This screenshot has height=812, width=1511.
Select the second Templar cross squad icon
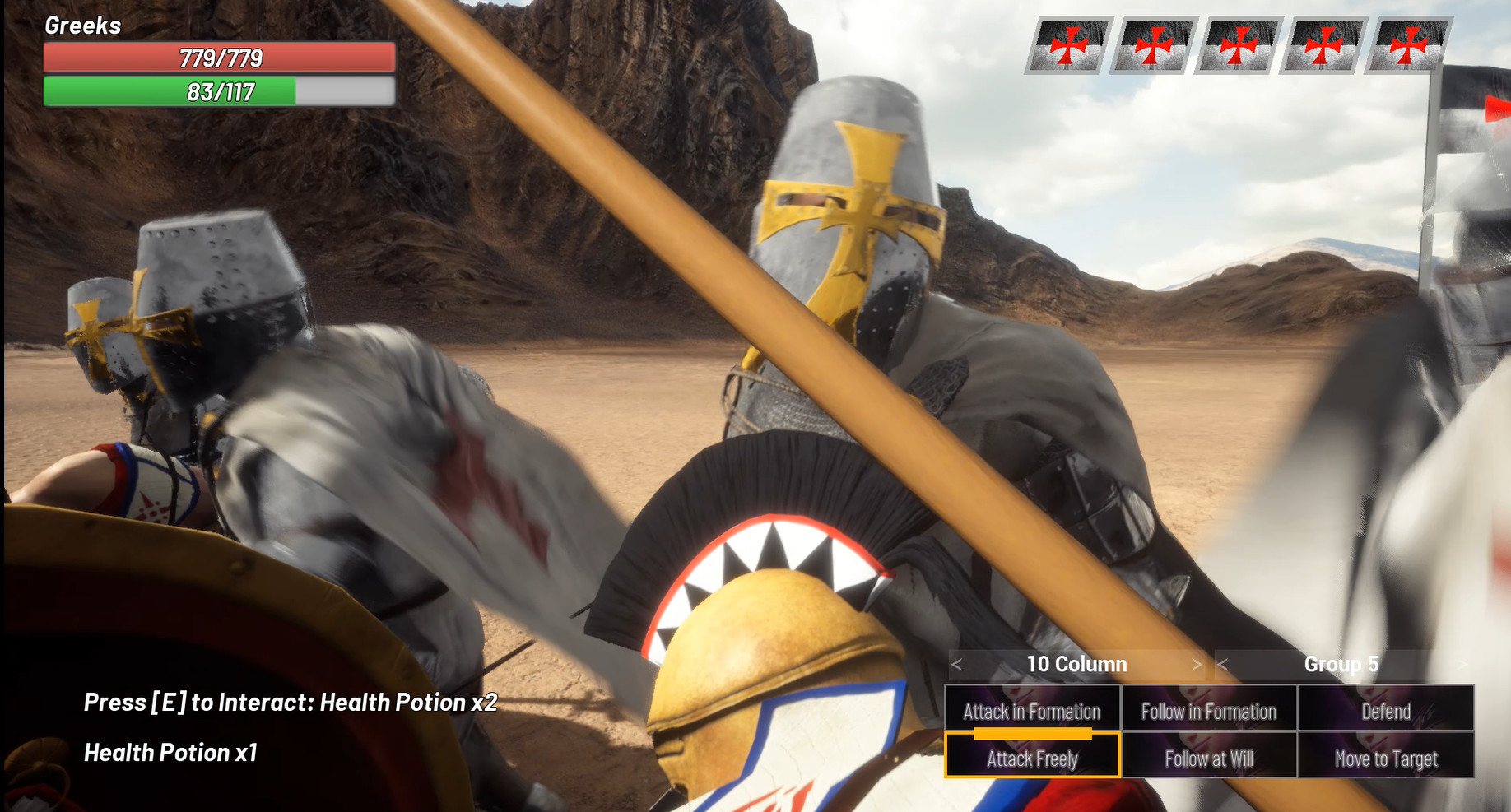pyautogui.click(x=1155, y=45)
